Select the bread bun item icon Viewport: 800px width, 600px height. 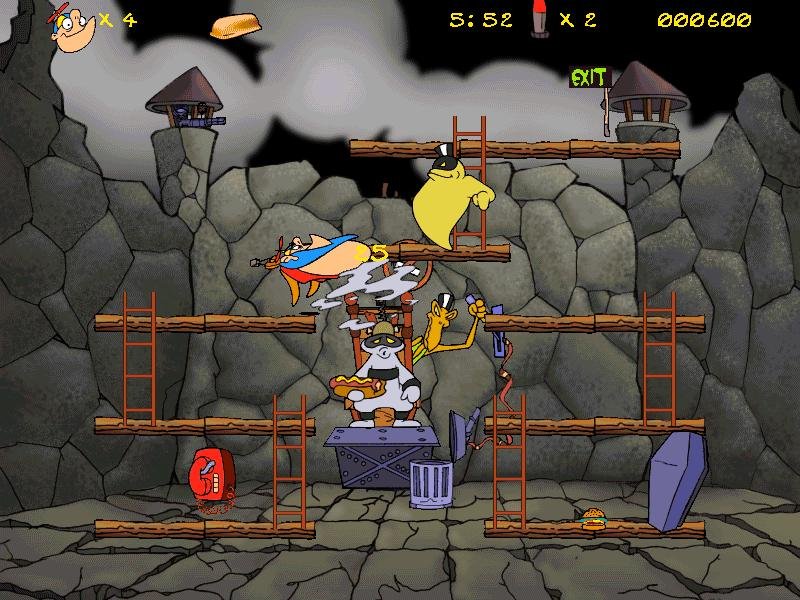click(x=232, y=26)
